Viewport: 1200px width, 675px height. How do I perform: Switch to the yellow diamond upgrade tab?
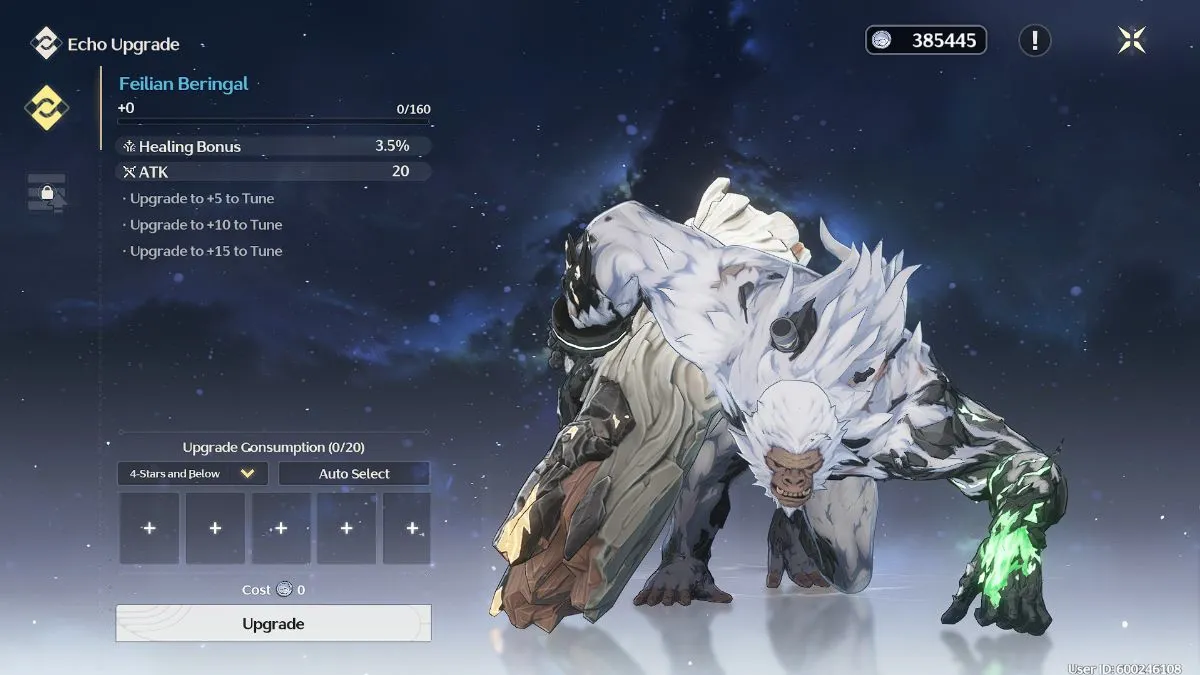46,108
